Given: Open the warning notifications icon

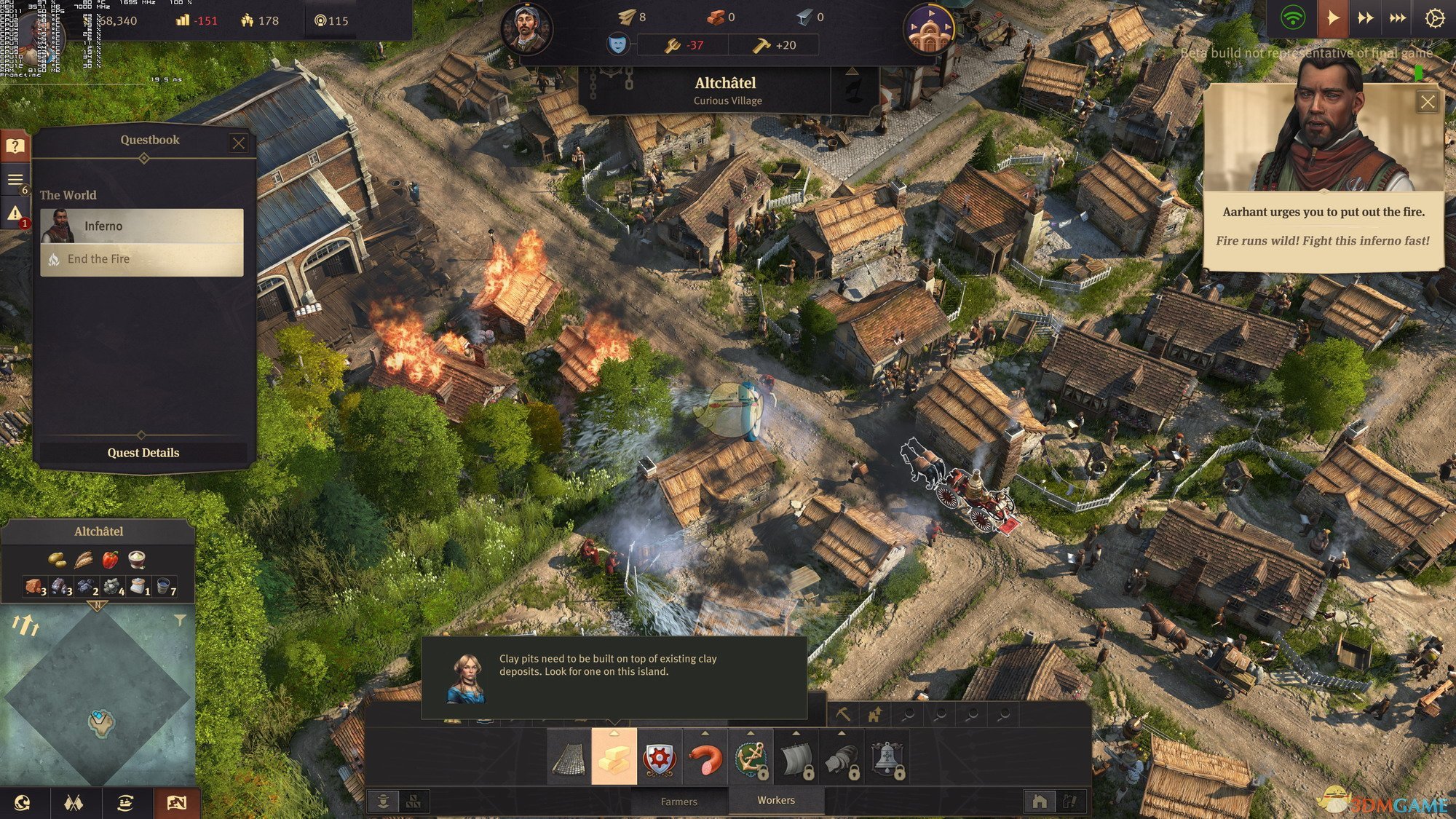Looking at the screenshot, I should click(x=15, y=213).
